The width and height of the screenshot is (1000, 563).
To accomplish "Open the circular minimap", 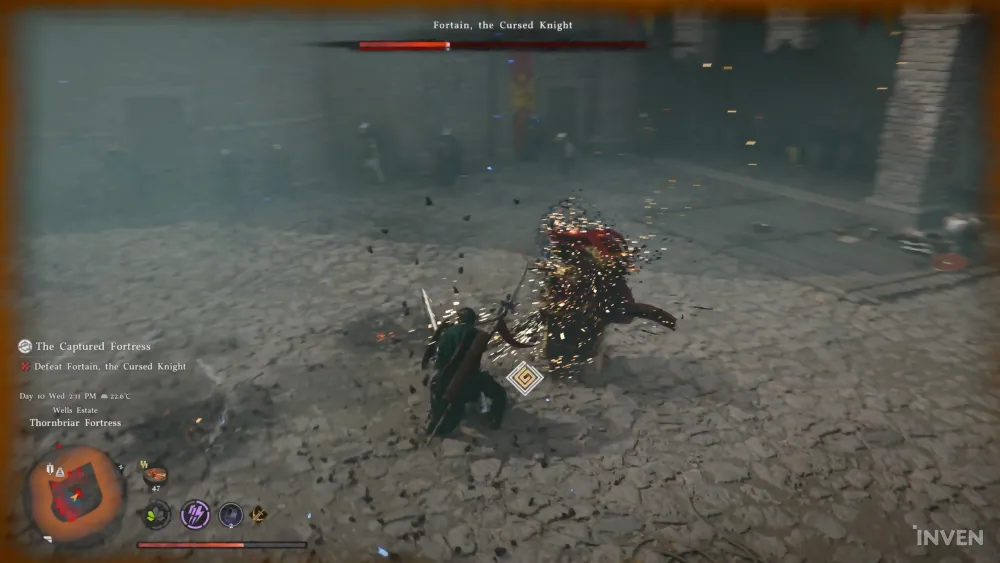I will pyautogui.click(x=74, y=493).
